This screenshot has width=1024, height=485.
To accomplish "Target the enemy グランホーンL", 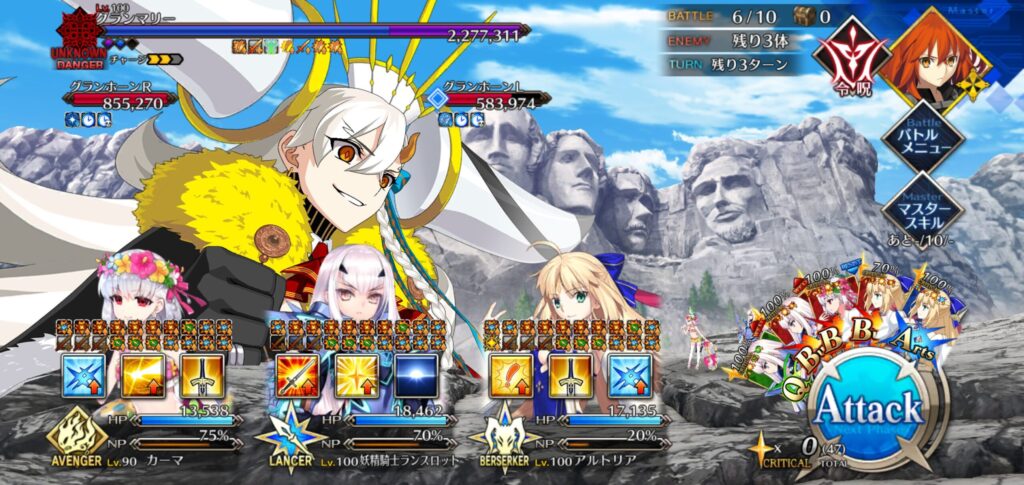I will point(495,100).
